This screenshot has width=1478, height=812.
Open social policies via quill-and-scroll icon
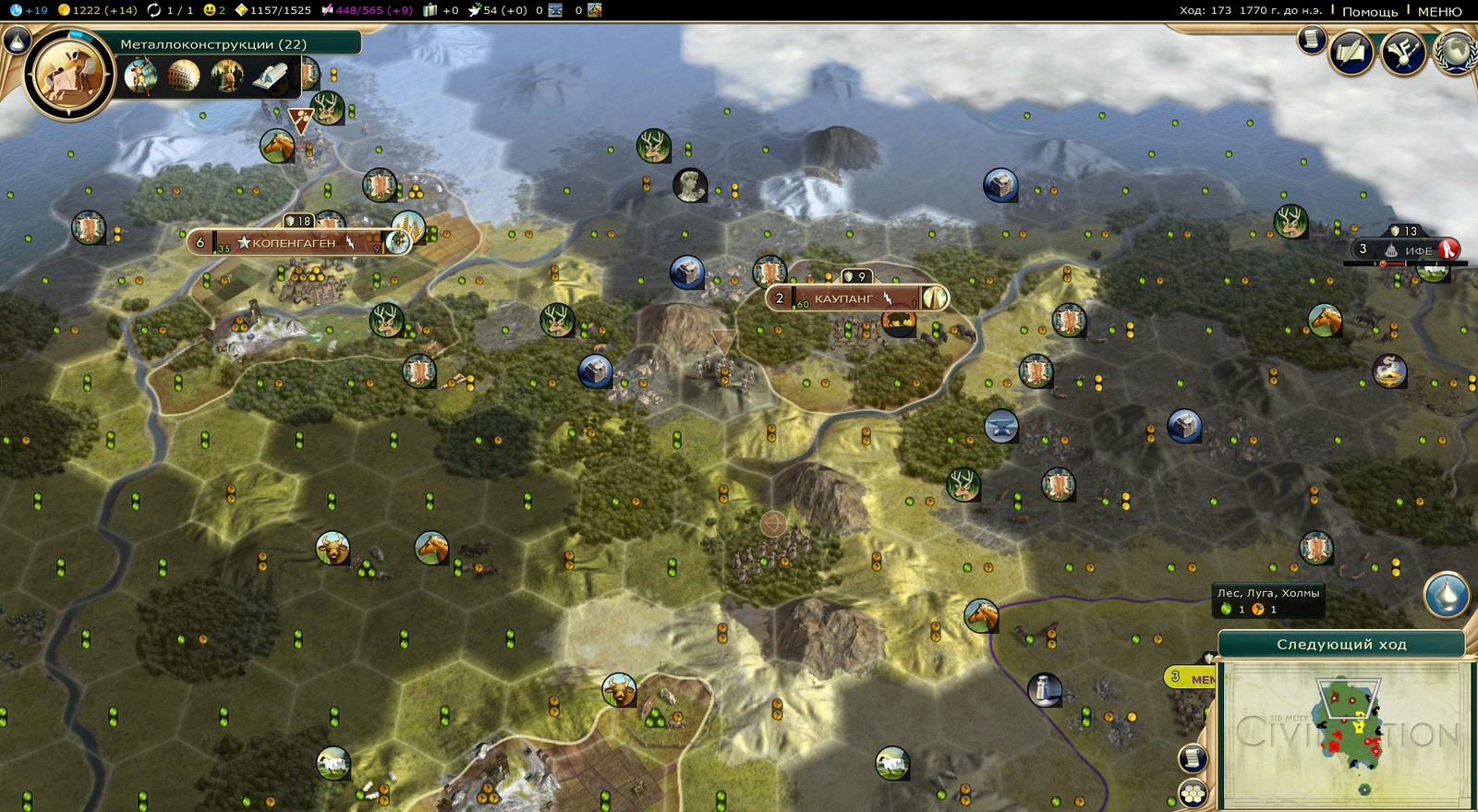tap(1351, 53)
